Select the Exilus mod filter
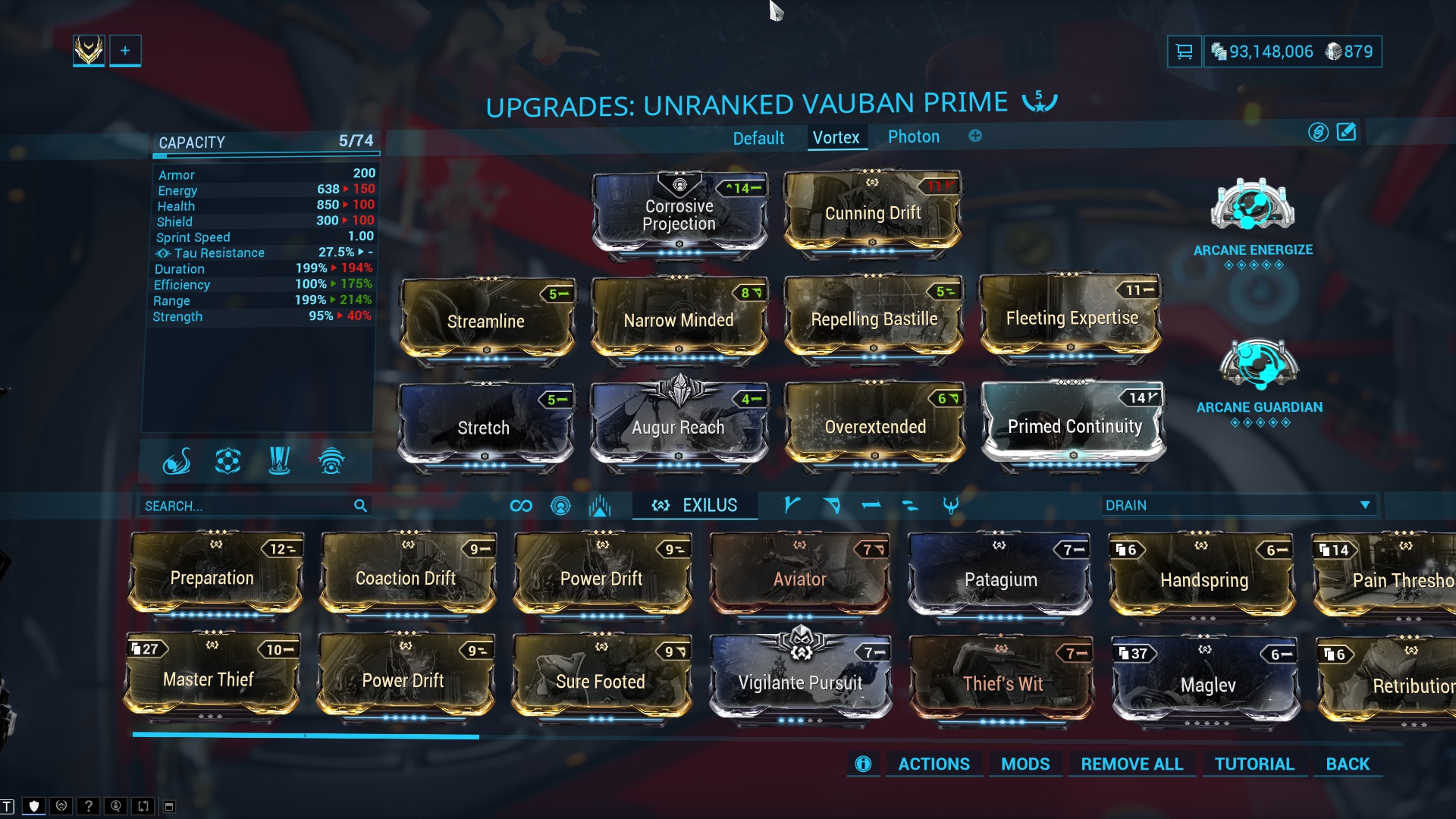 (x=695, y=505)
